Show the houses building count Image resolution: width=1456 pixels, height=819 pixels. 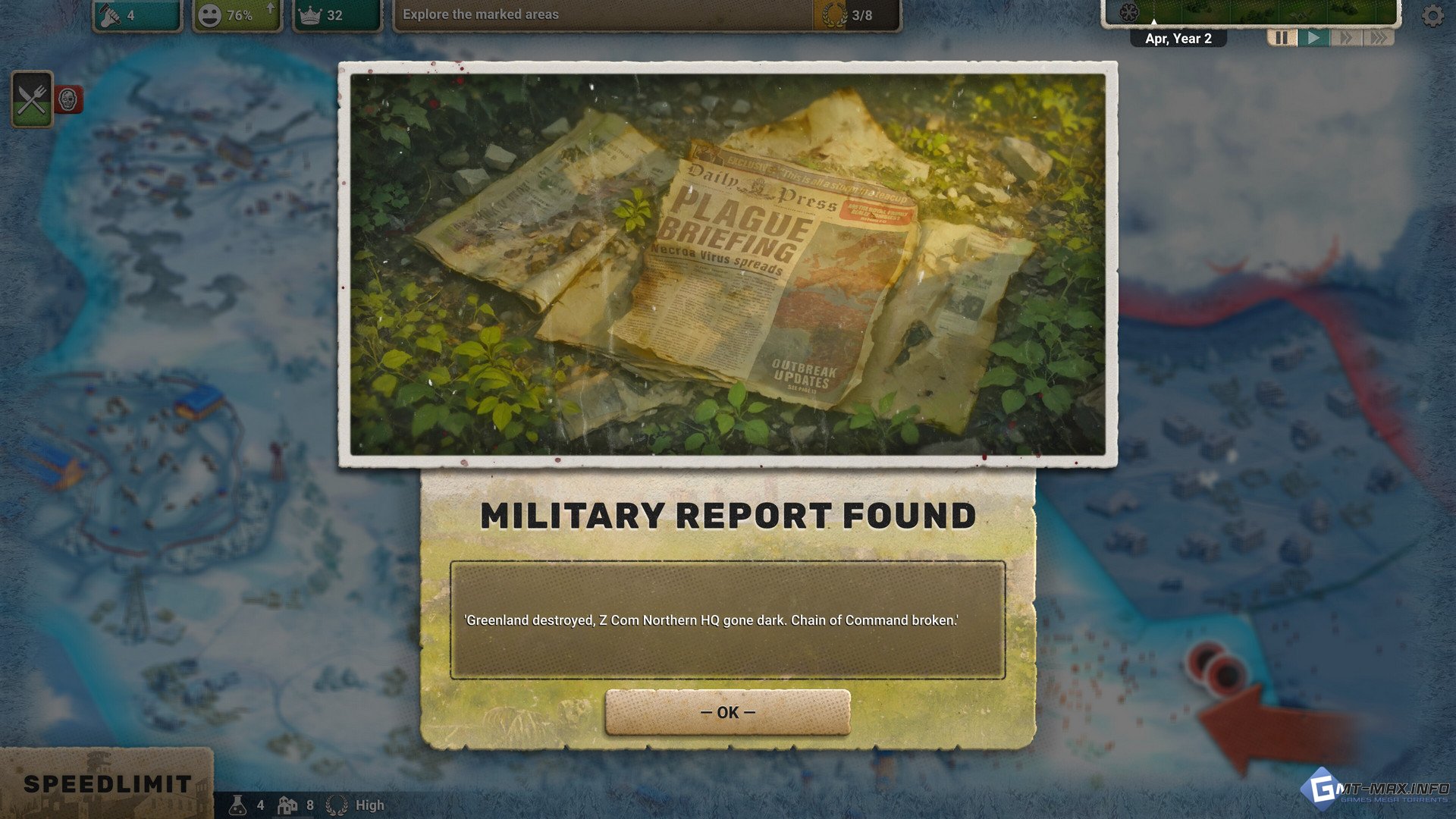[296, 805]
